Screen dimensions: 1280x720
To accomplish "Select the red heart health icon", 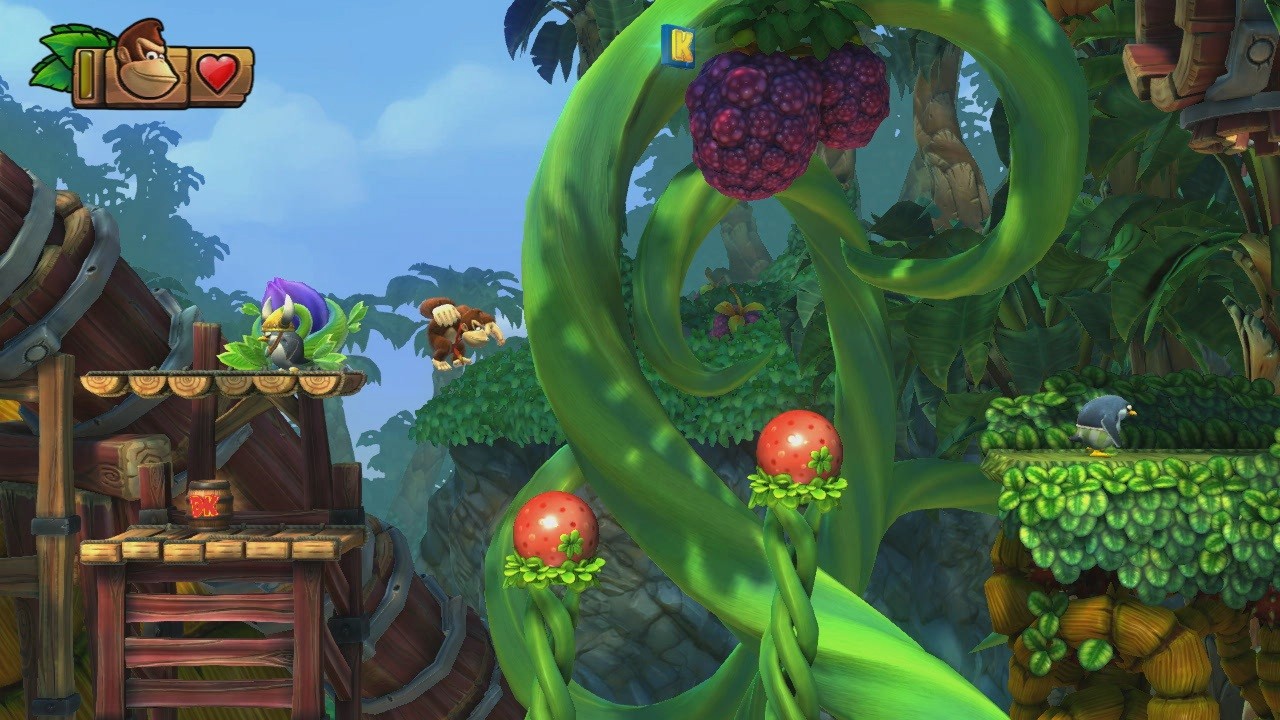I will pos(218,71).
